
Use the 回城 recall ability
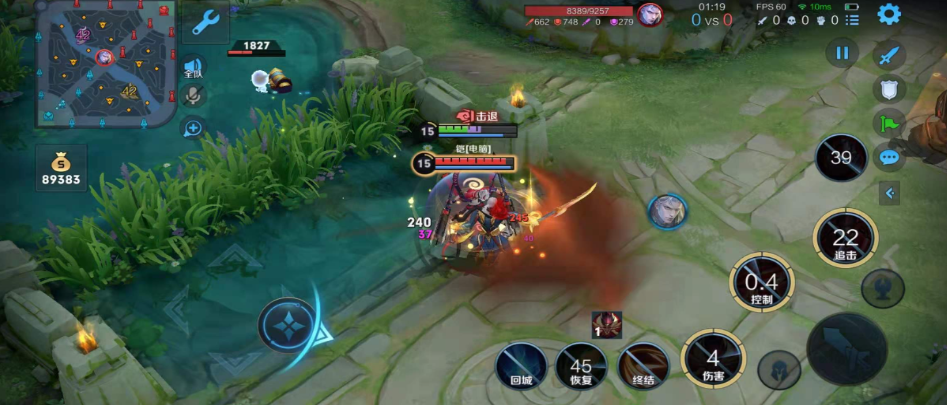pos(521,362)
